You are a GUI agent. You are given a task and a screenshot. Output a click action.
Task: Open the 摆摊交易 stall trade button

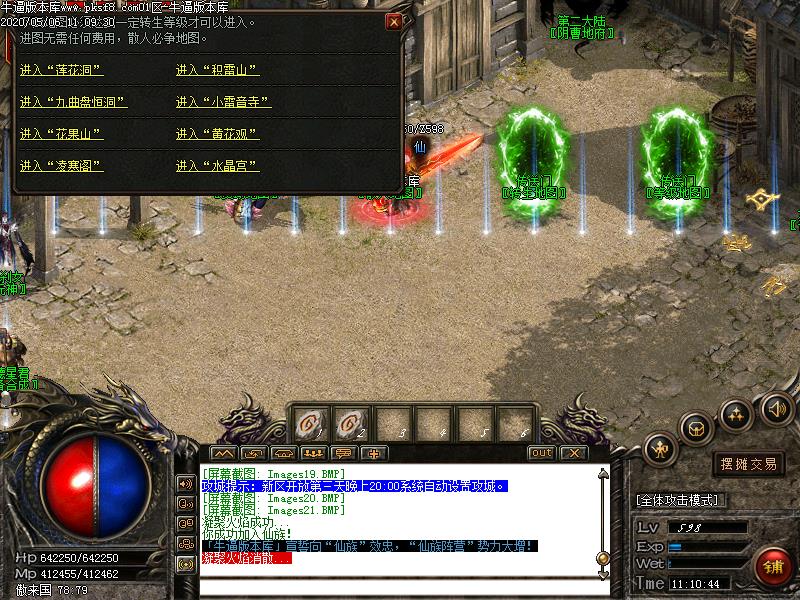point(748,464)
